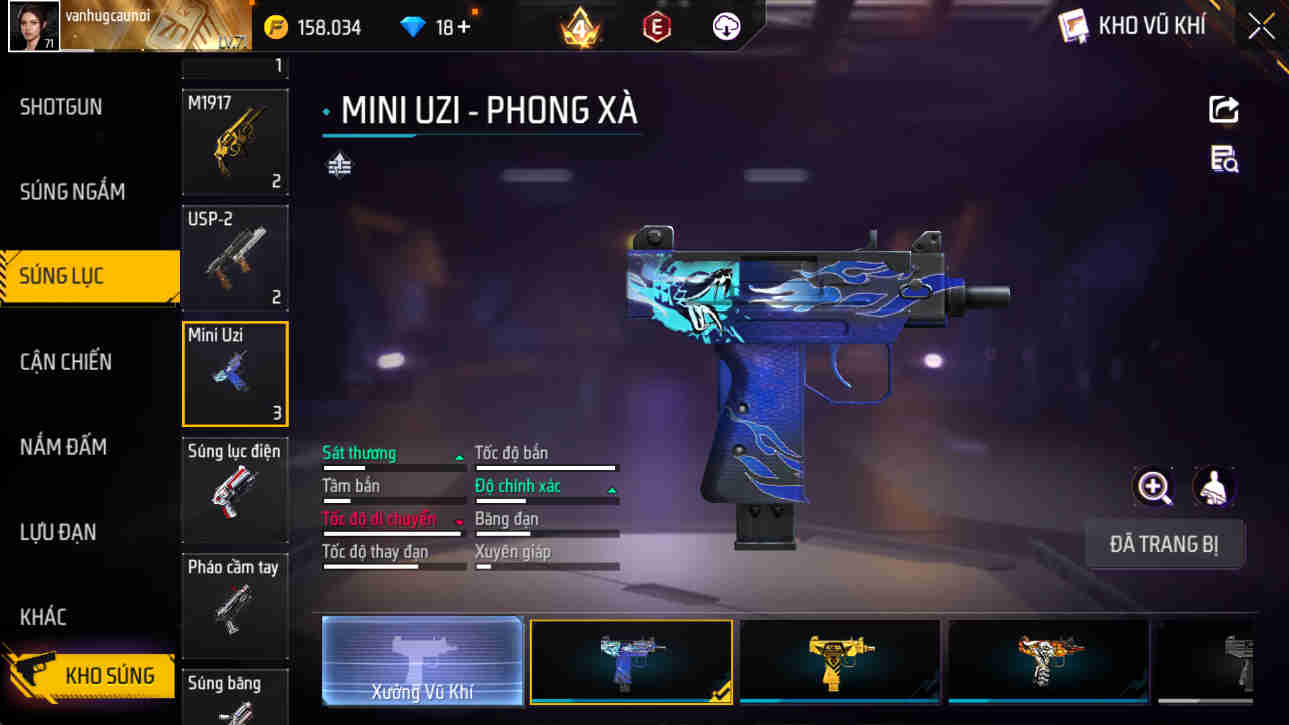Add diamonds with the plus button
This screenshot has width=1289, height=725.
(464, 27)
